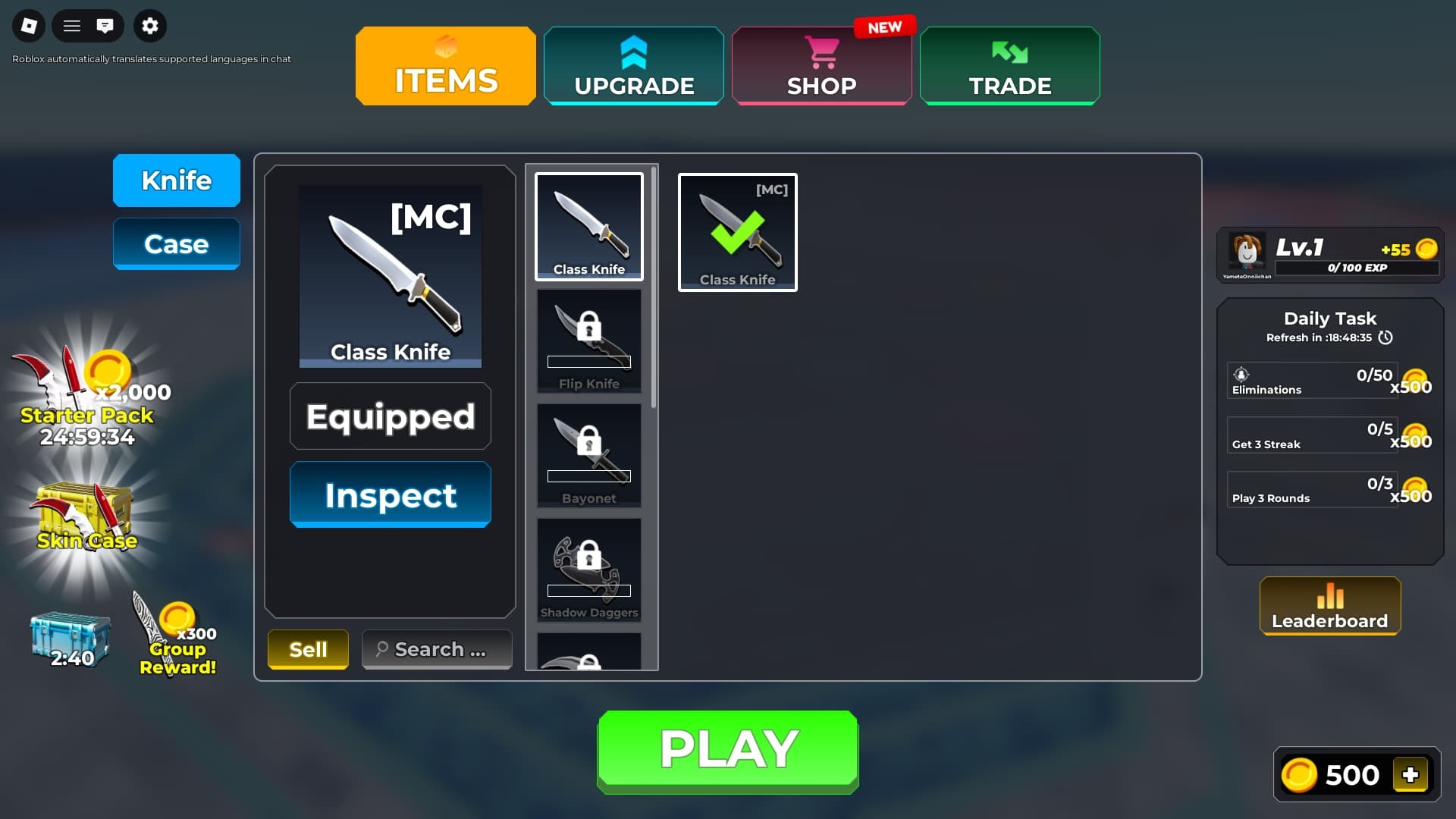The width and height of the screenshot is (1456, 819).
Task: Click the daily task refresh timer icon
Action: tap(1386, 337)
